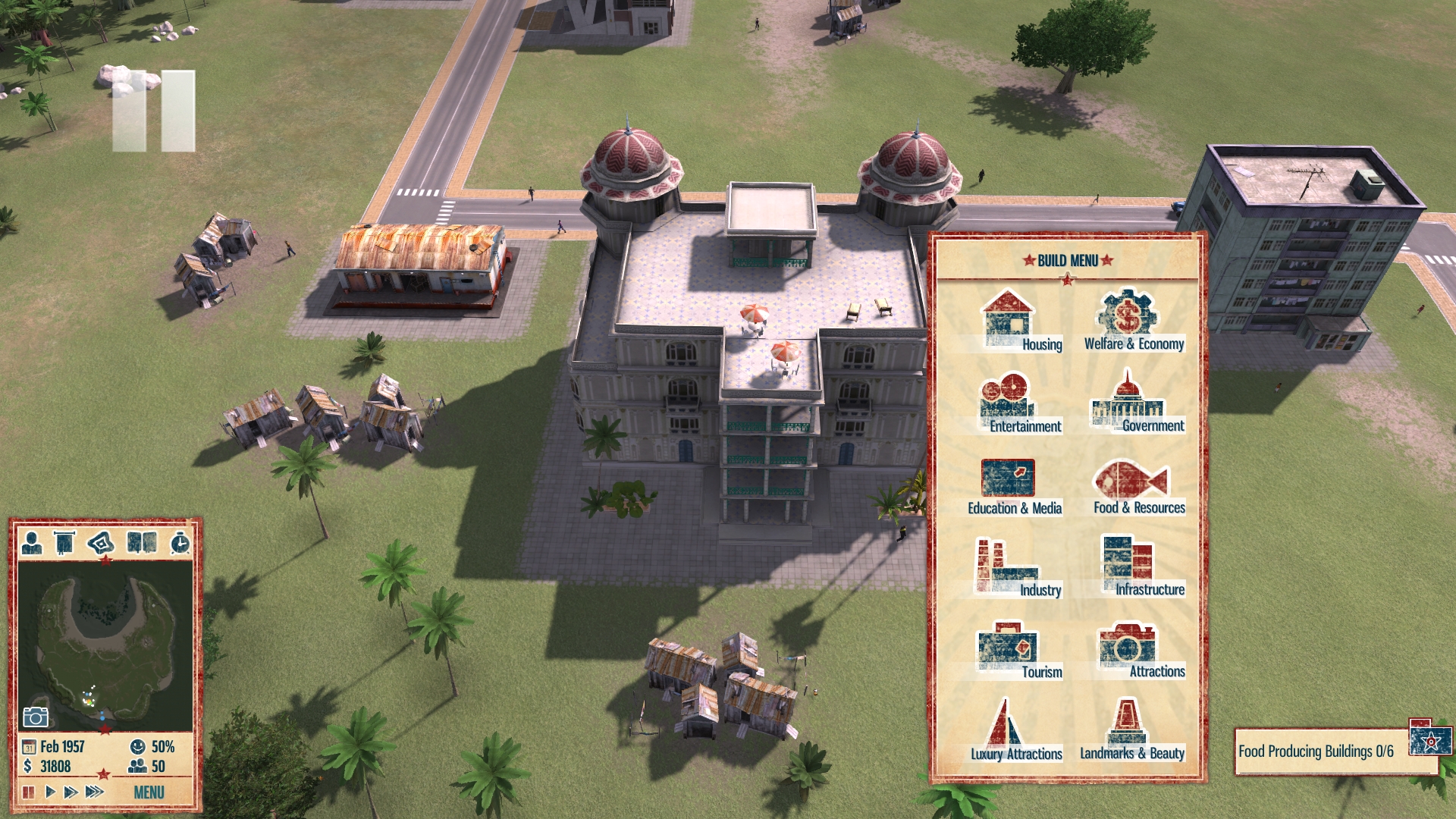This screenshot has height=819, width=1456.
Task: Click the Food Producing Buildings objective
Action: click(1316, 752)
